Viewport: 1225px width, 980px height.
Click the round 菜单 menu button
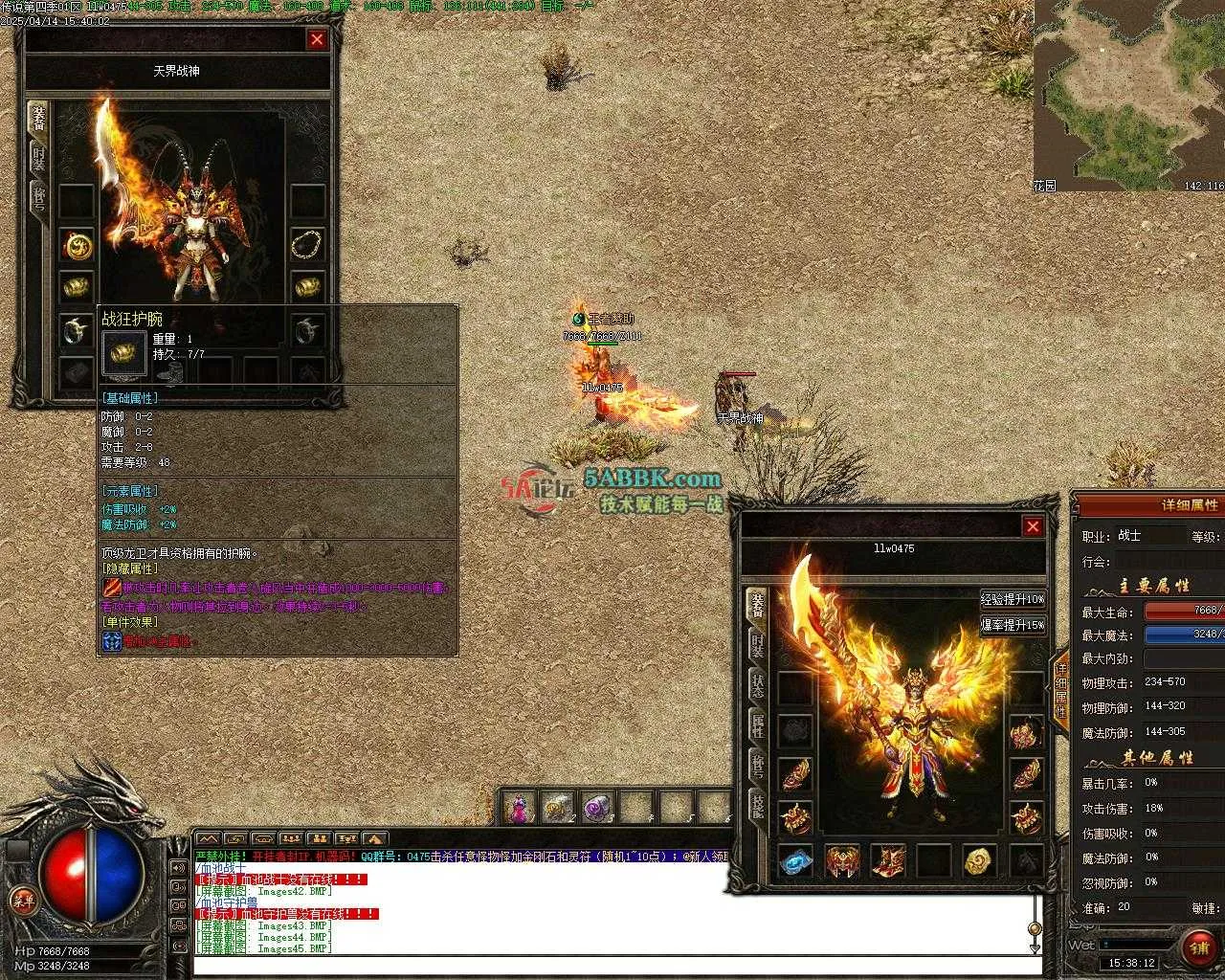[22, 899]
